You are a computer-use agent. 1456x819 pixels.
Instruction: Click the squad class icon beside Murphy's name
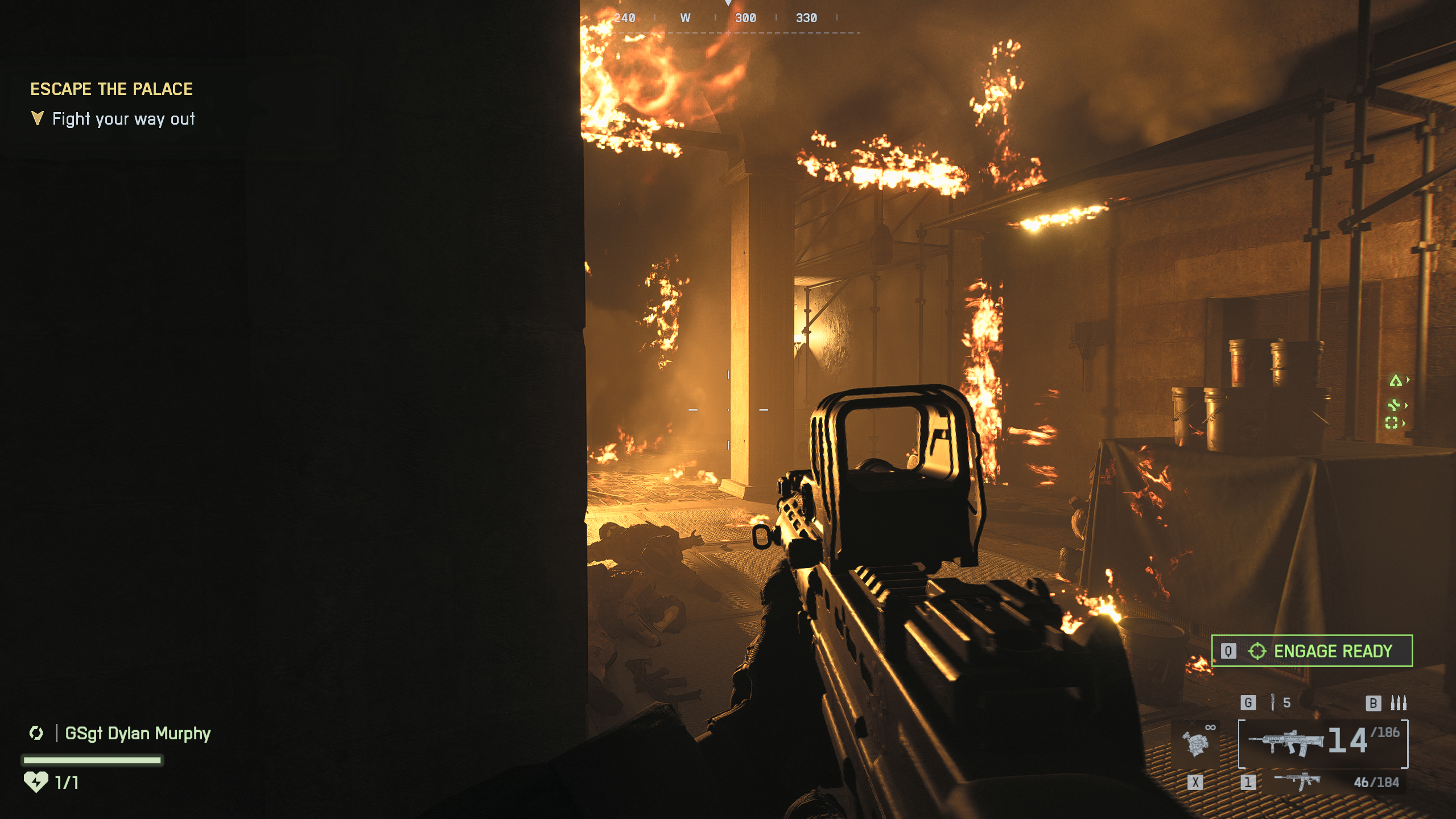[x=36, y=733]
